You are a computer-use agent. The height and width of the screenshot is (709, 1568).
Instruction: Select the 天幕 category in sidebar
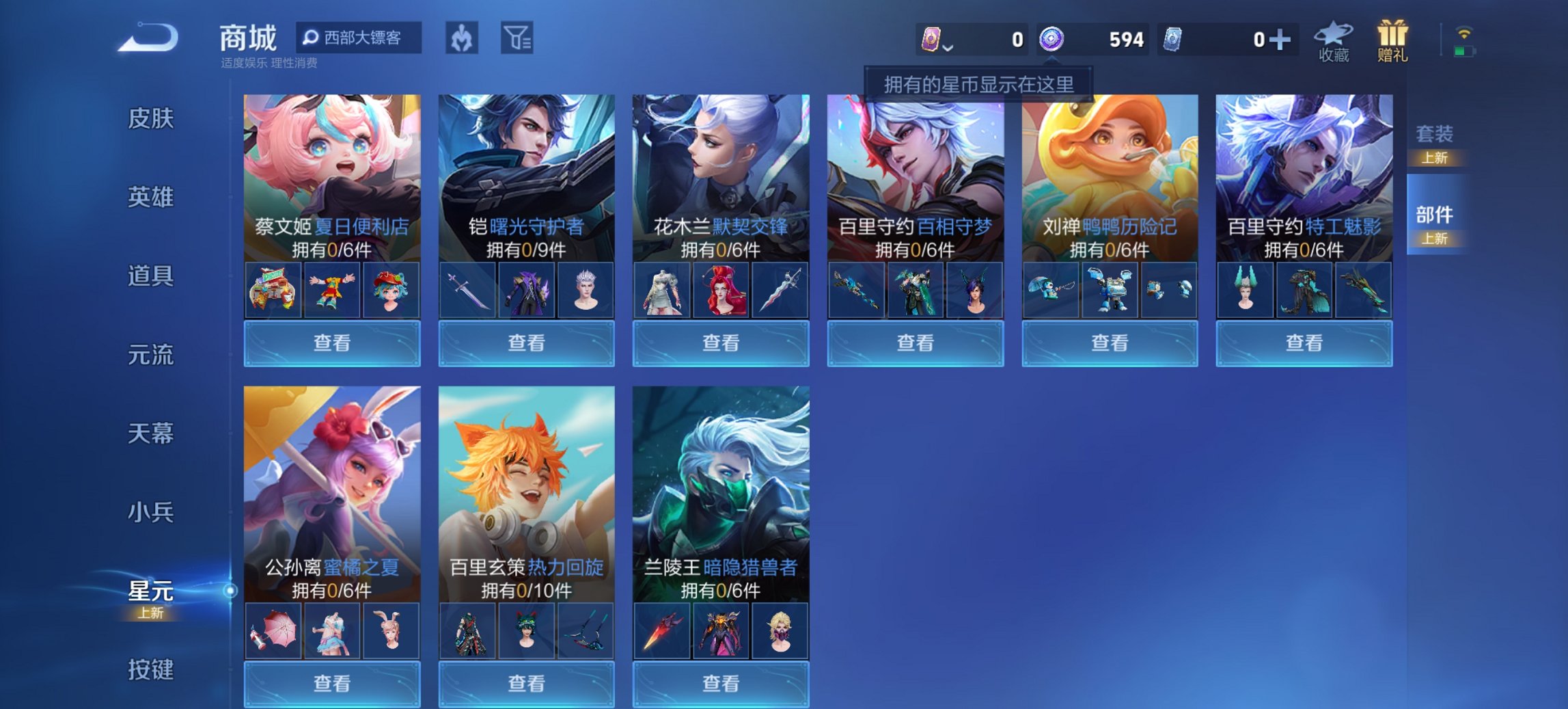[152, 433]
